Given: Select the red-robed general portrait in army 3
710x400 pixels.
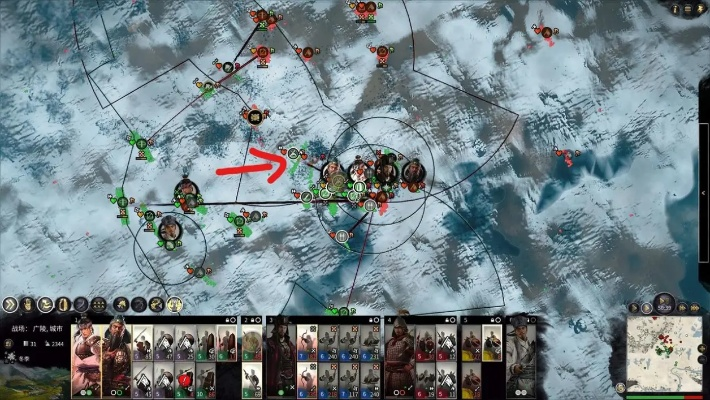Looking at the screenshot, I should [280, 355].
